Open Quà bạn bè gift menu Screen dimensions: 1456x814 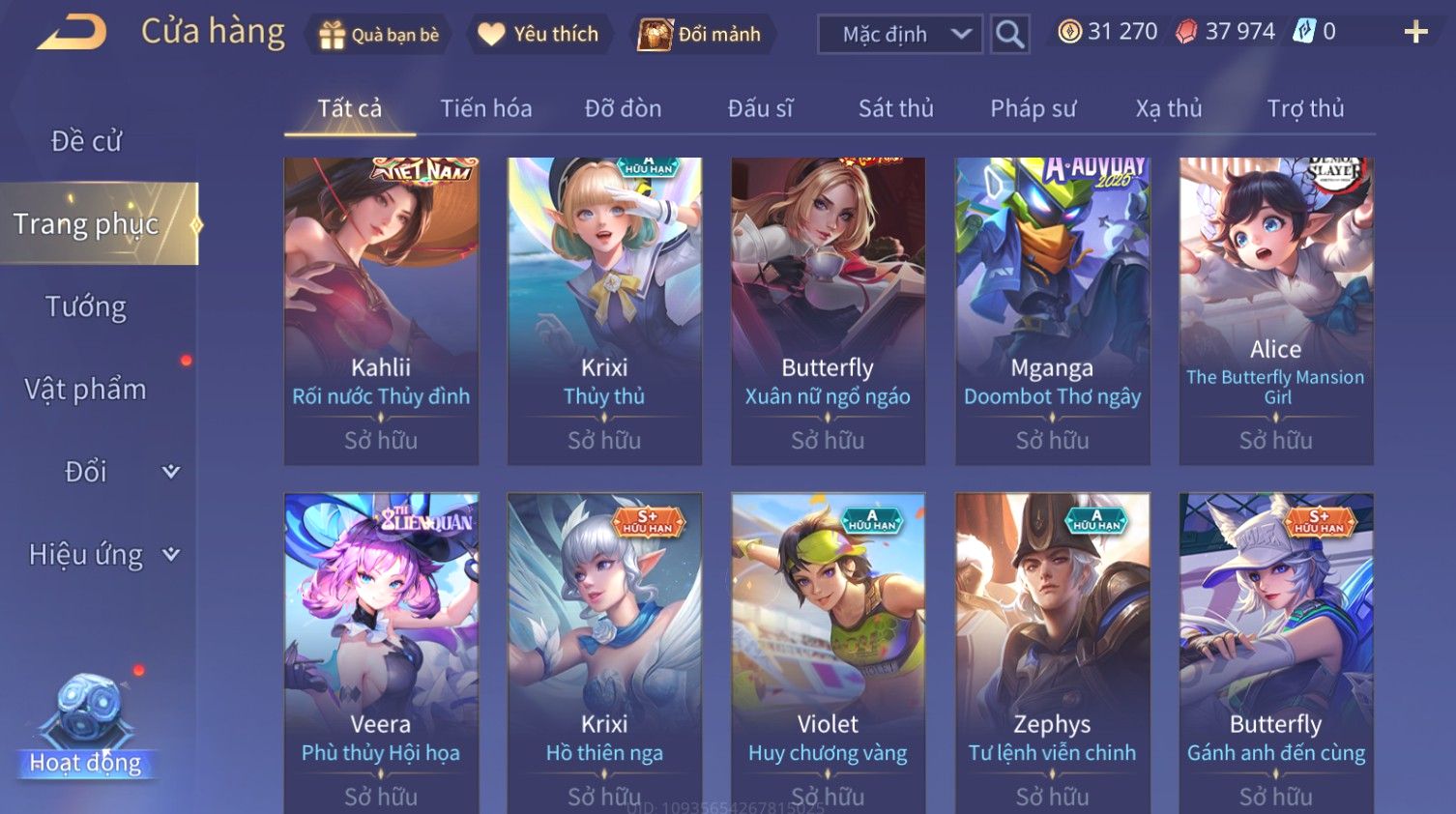pos(379,35)
